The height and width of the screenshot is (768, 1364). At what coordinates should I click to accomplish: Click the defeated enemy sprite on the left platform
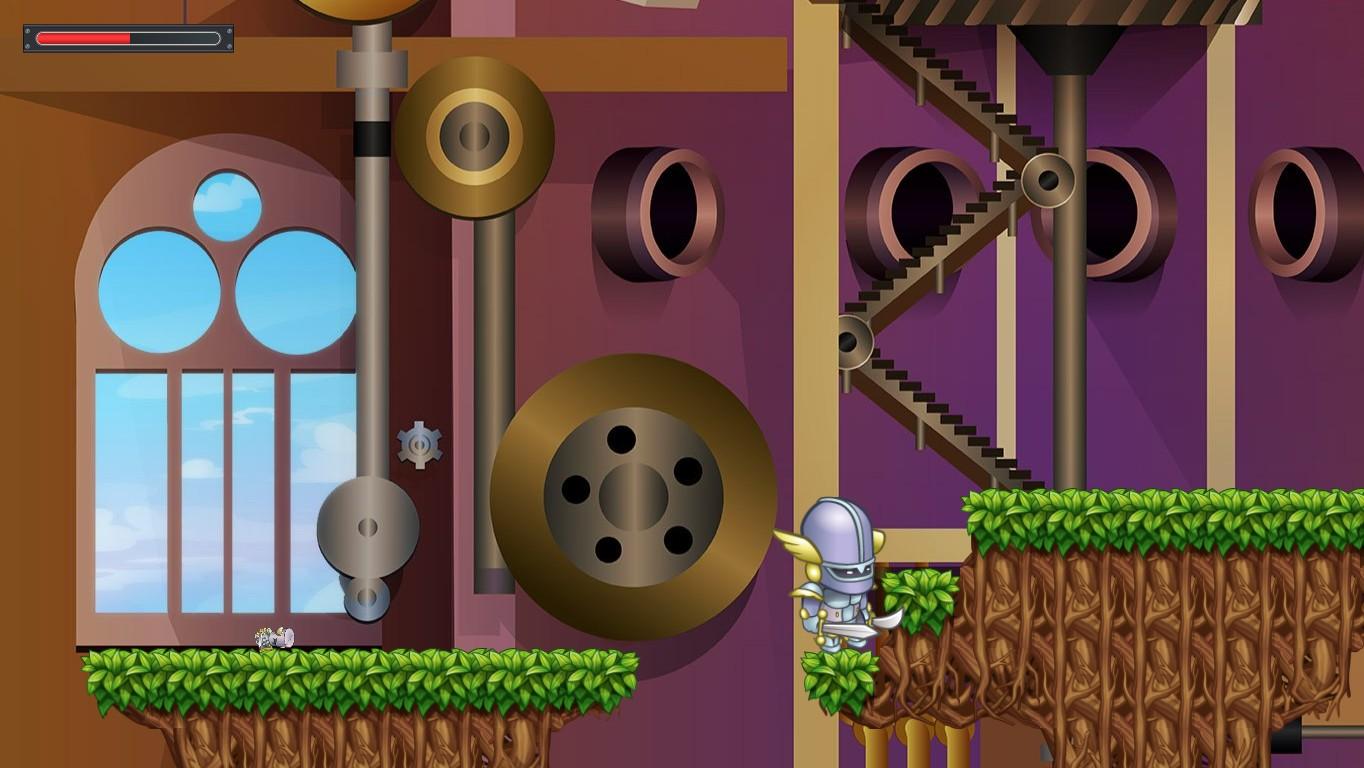click(x=277, y=637)
